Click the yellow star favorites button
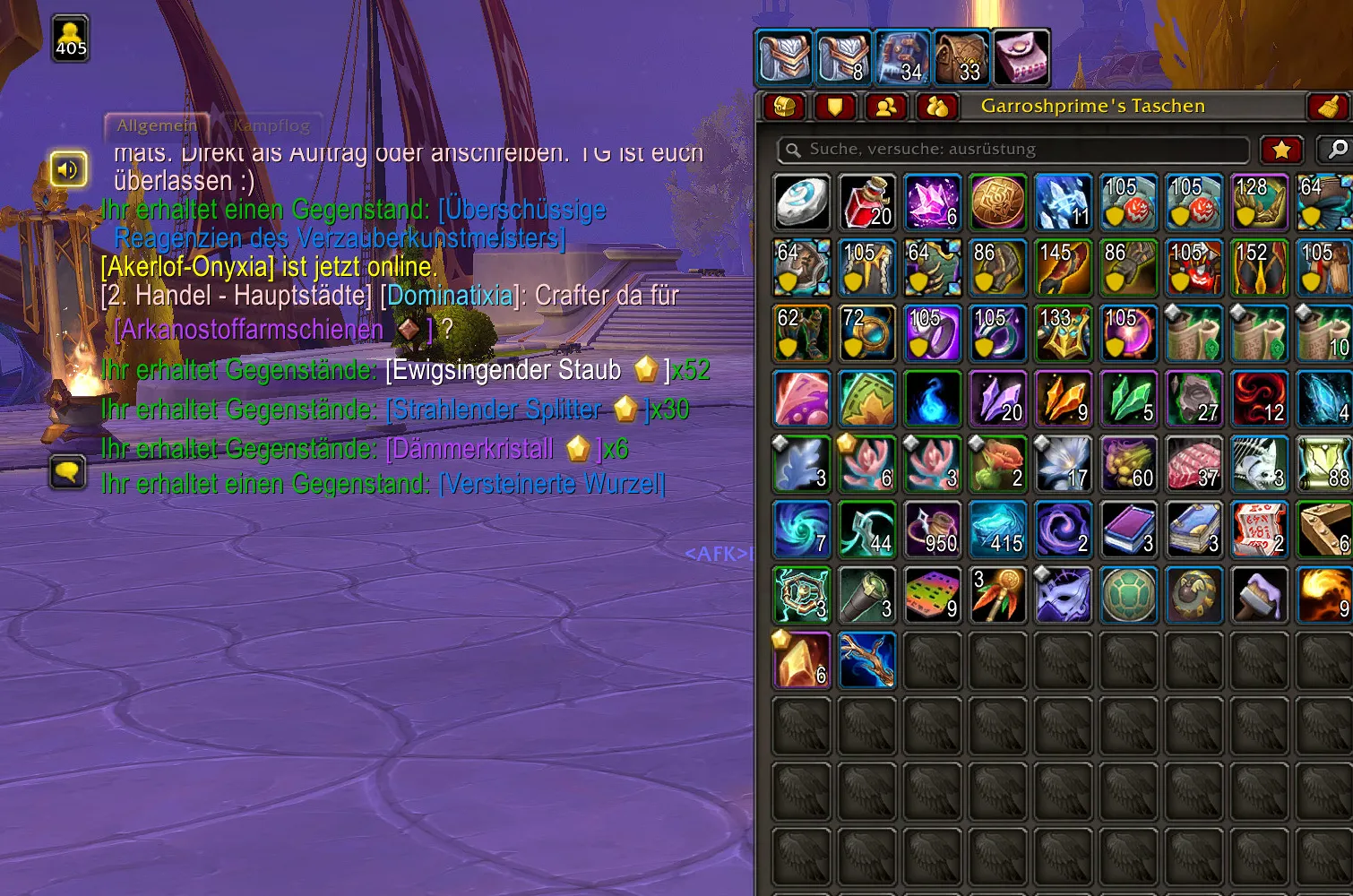Image resolution: width=1353 pixels, height=896 pixels. point(1281,150)
